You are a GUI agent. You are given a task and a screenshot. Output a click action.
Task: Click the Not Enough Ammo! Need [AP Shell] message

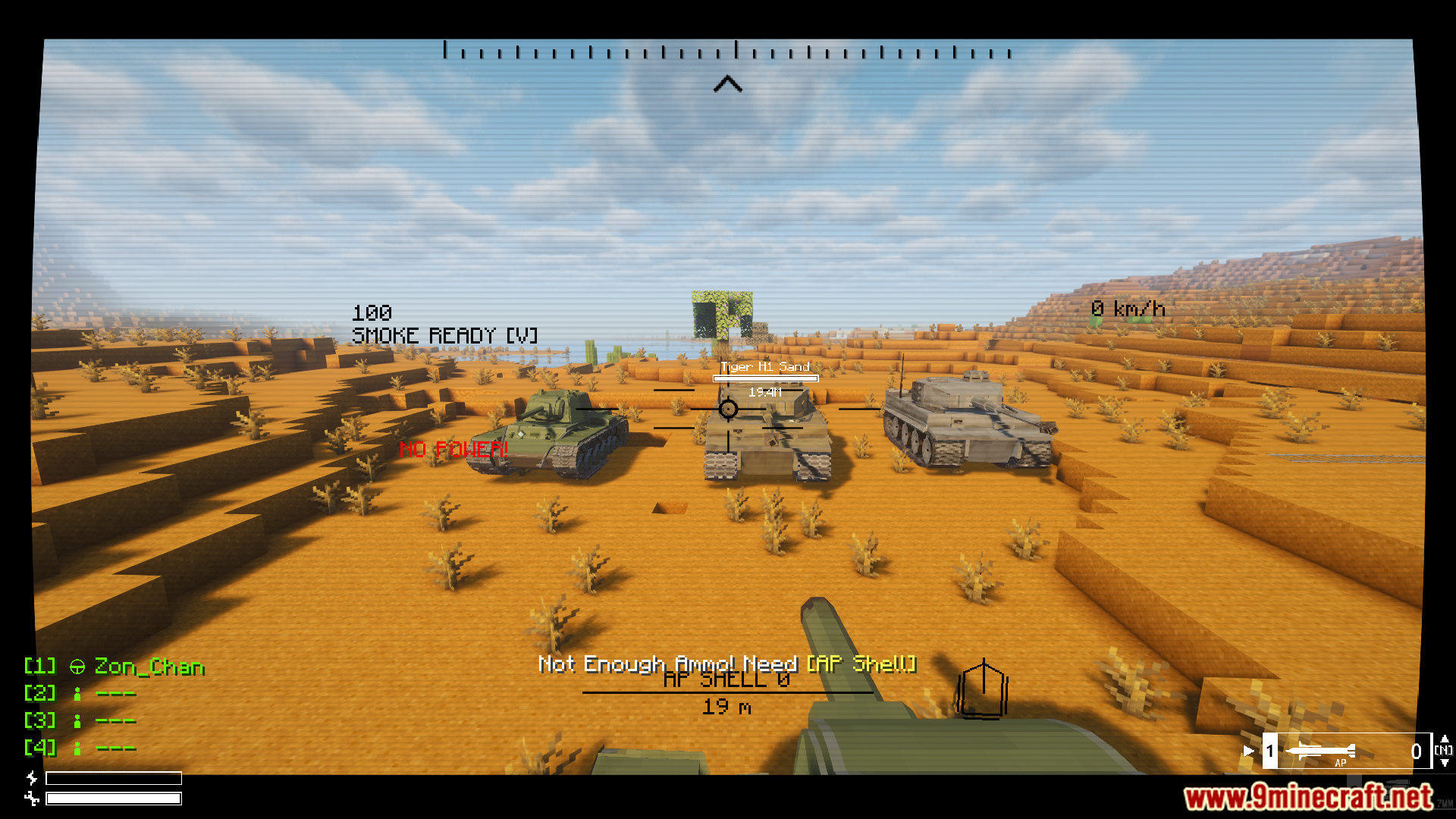click(727, 663)
